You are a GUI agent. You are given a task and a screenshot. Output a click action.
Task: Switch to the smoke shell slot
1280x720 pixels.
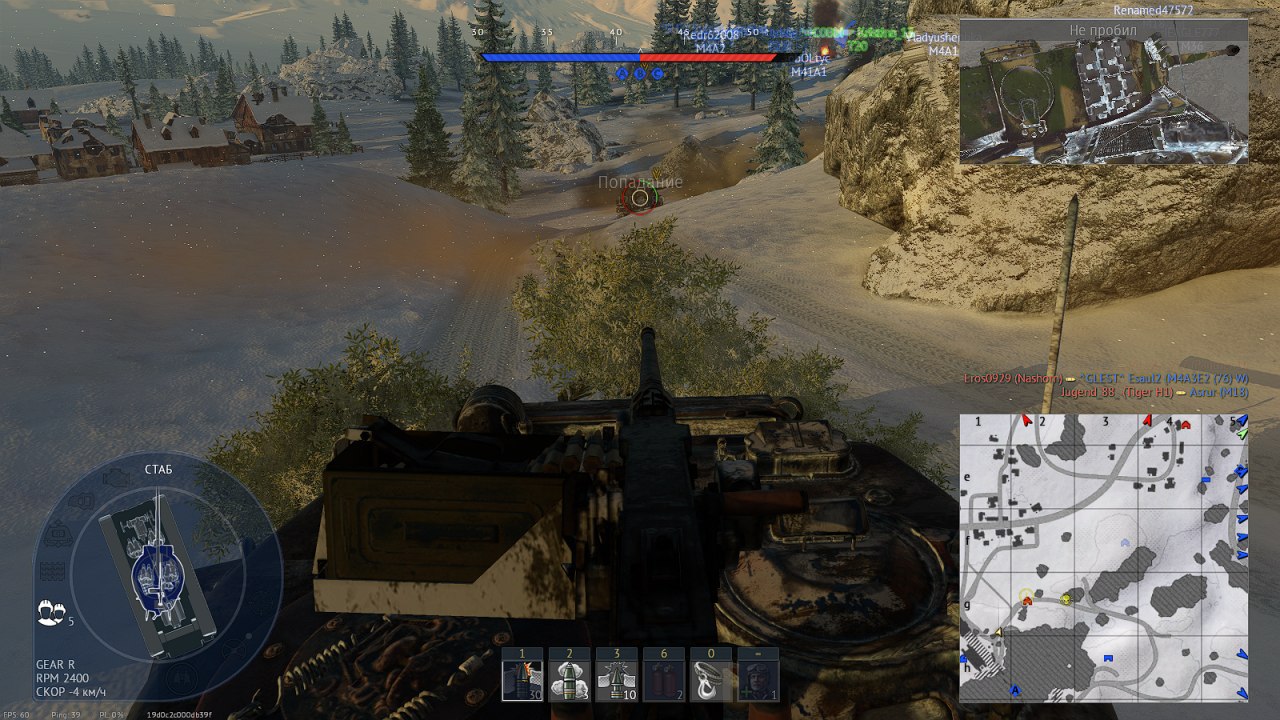569,680
